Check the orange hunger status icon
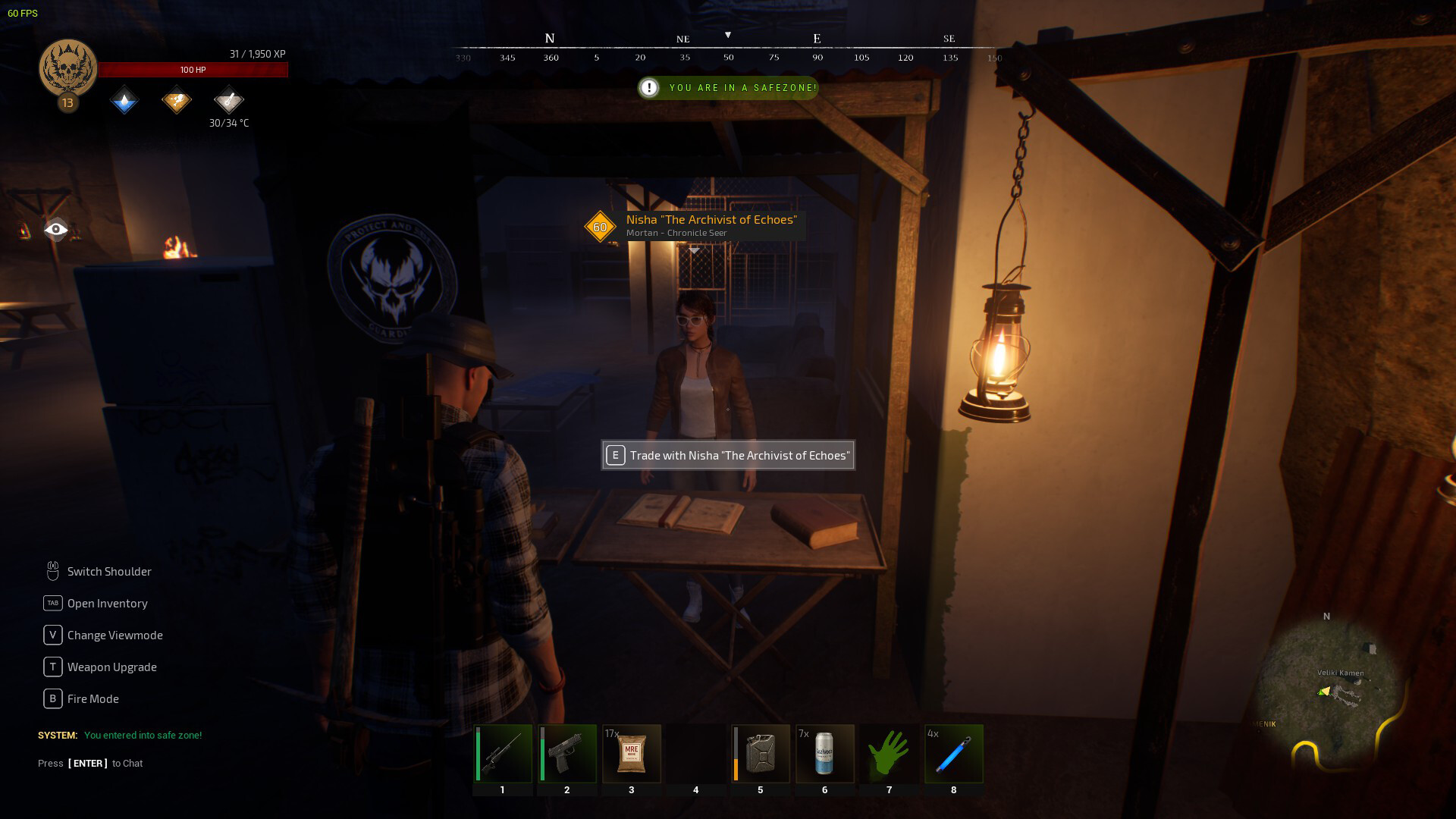 pyautogui.click(x=177, y=101)
